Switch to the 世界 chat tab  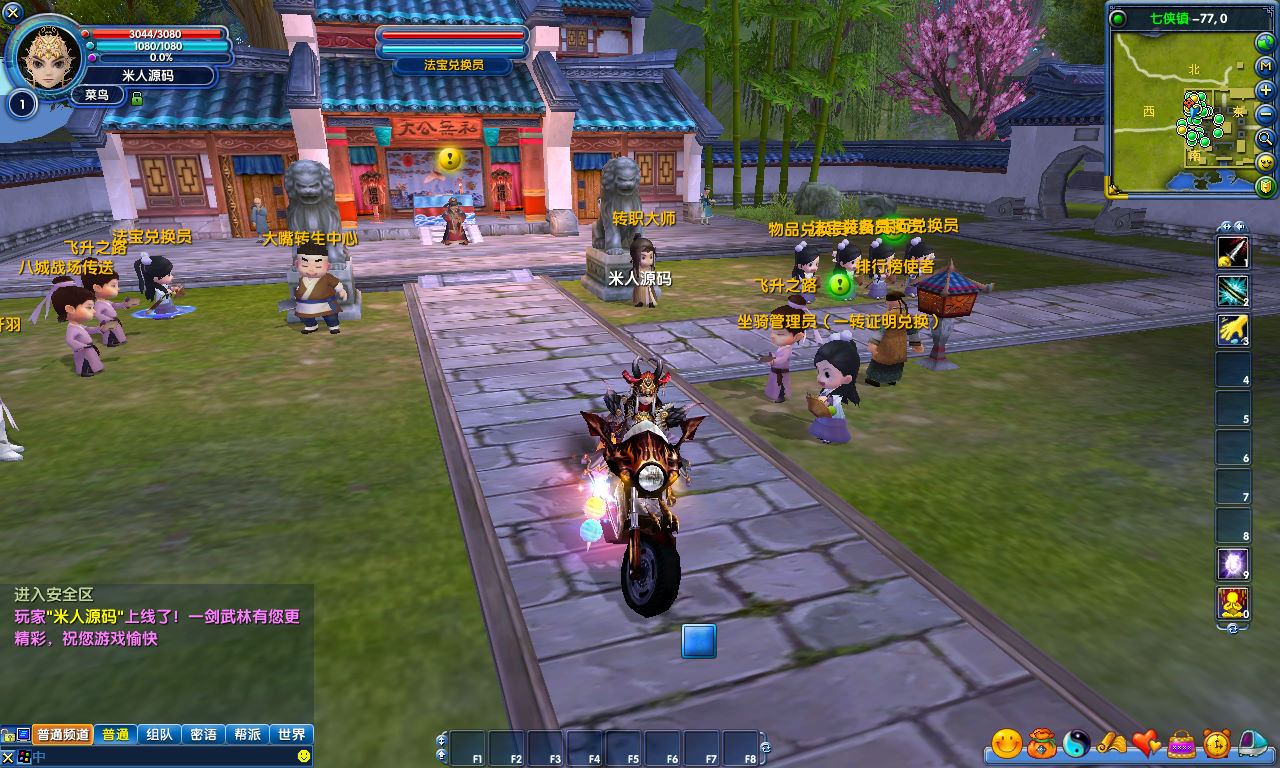point(292,734)
